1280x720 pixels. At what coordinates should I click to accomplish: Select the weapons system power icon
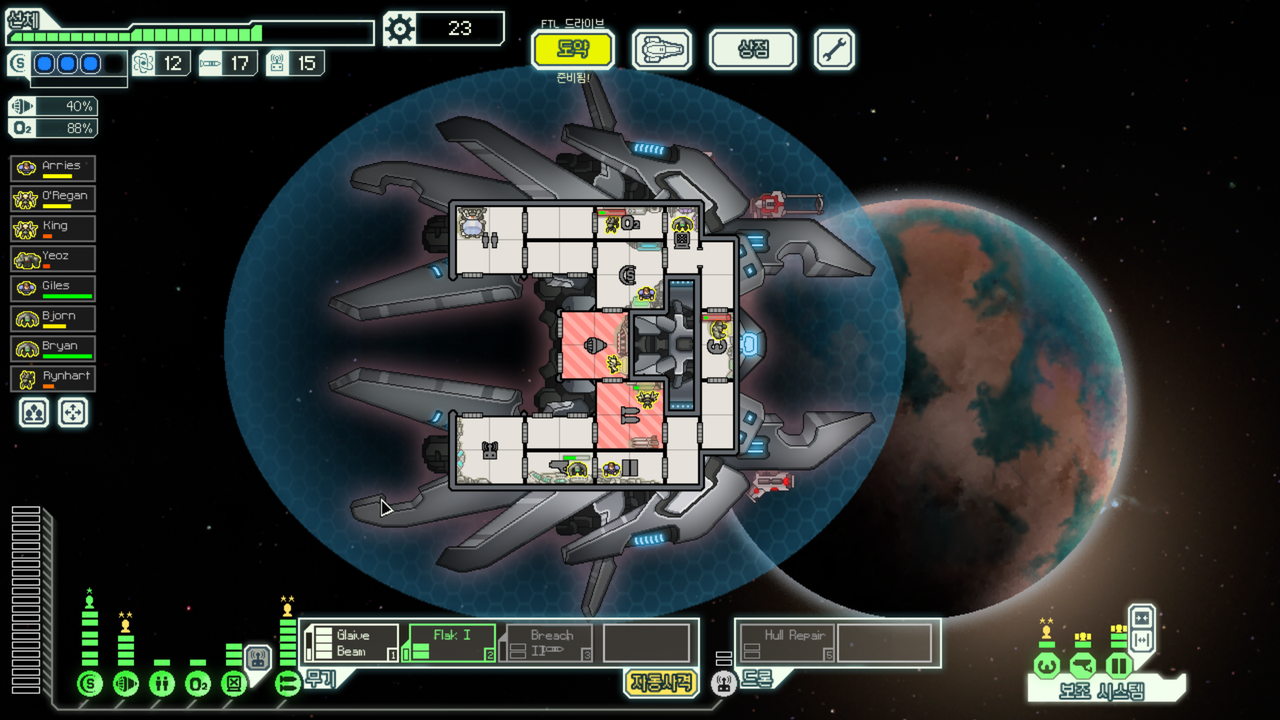tap(287, 684)
